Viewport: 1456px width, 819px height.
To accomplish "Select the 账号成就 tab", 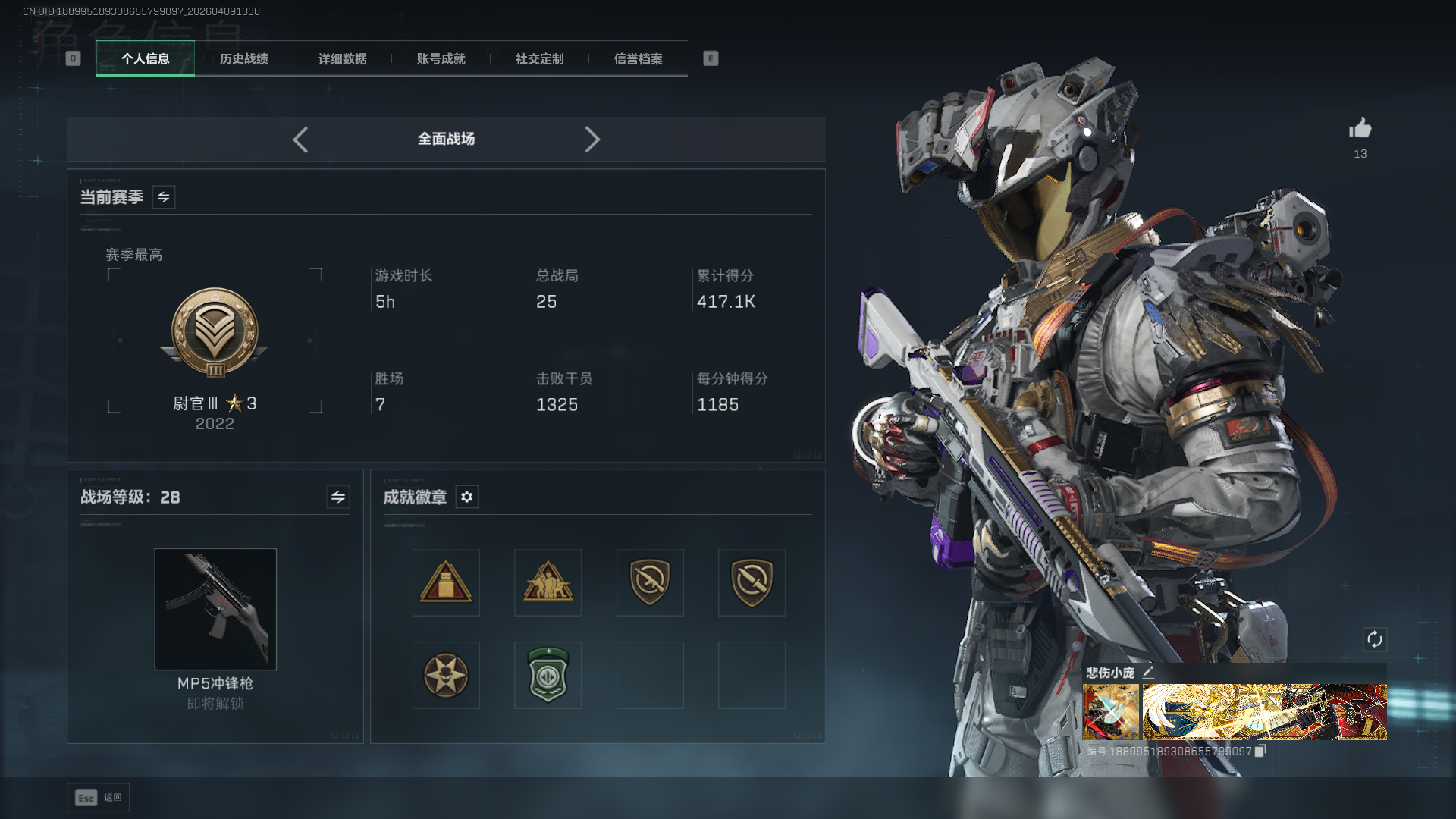I will click(x=441, y=59).
